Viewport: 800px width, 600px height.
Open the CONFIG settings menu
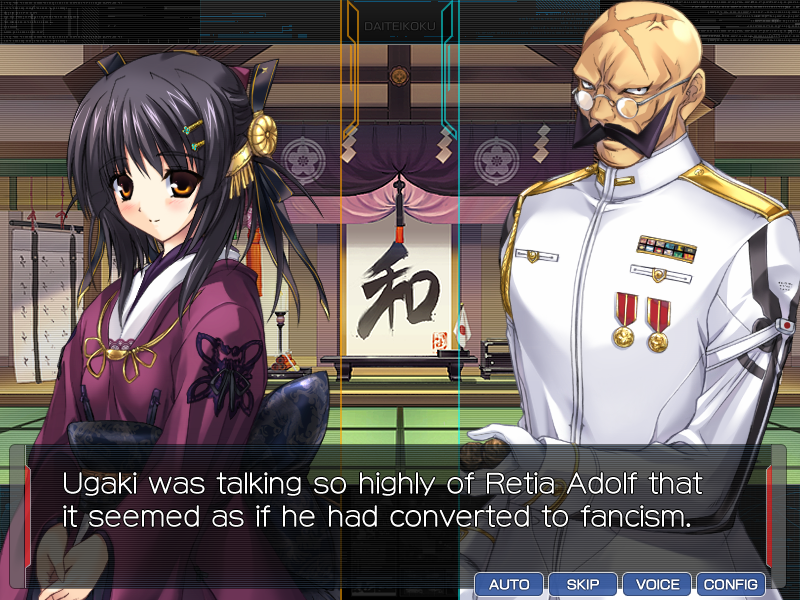731,584
